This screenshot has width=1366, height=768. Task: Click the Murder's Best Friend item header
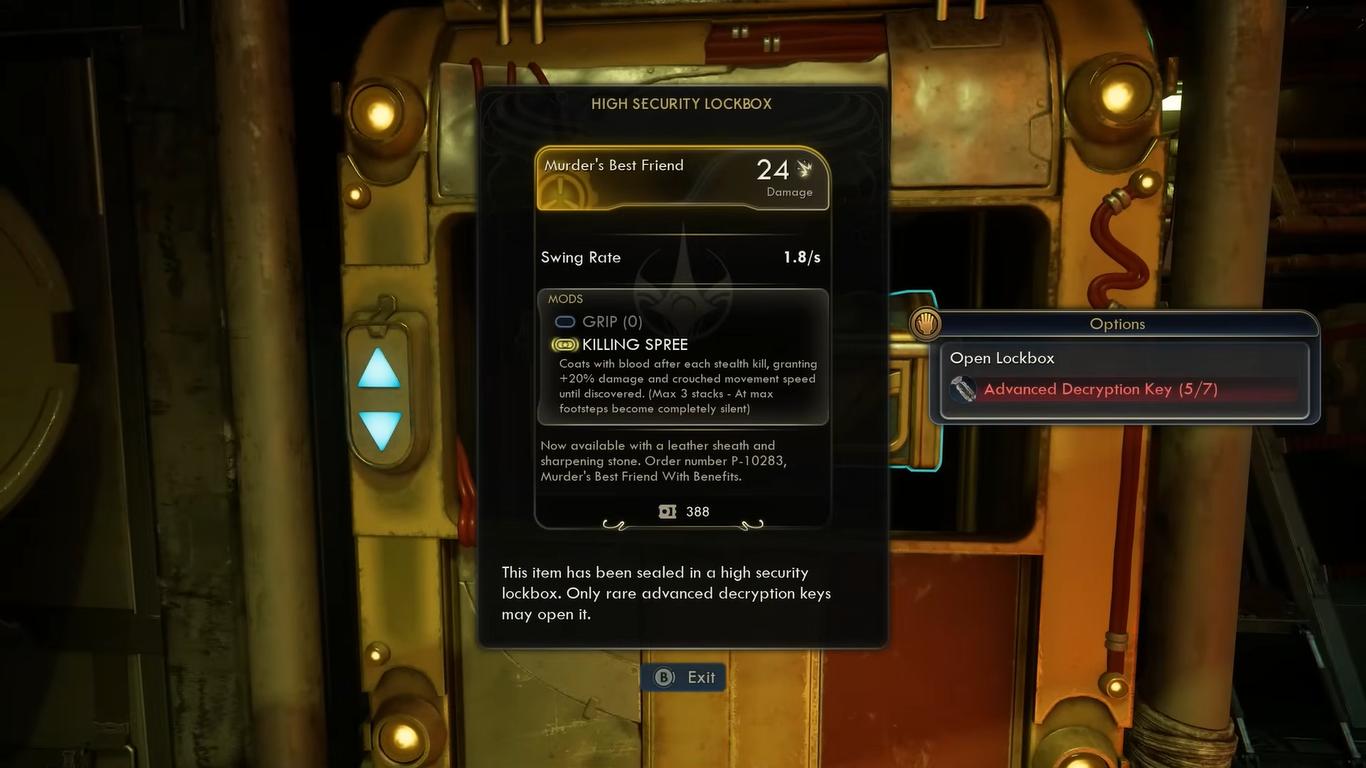pyautogui.click(x=615, y=165)
